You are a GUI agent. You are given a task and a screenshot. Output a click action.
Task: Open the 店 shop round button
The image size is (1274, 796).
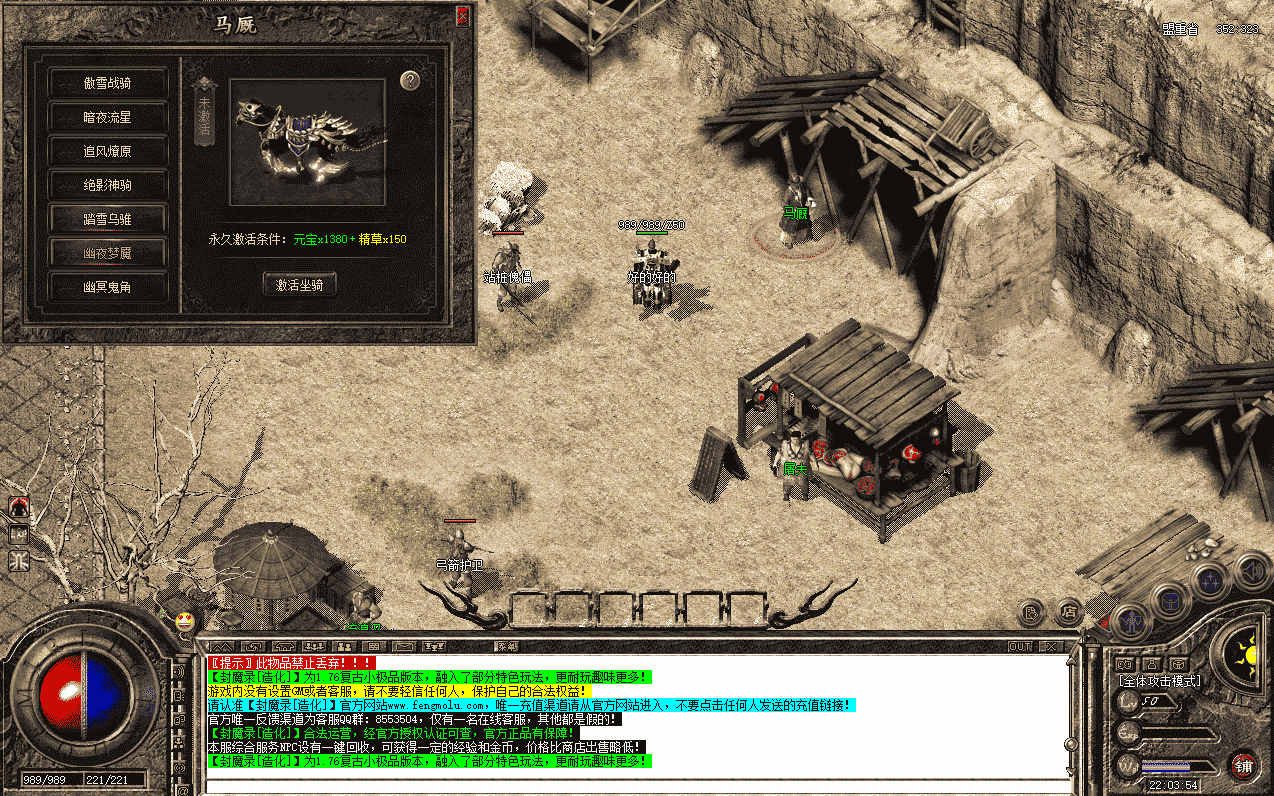pos(1069,609)
